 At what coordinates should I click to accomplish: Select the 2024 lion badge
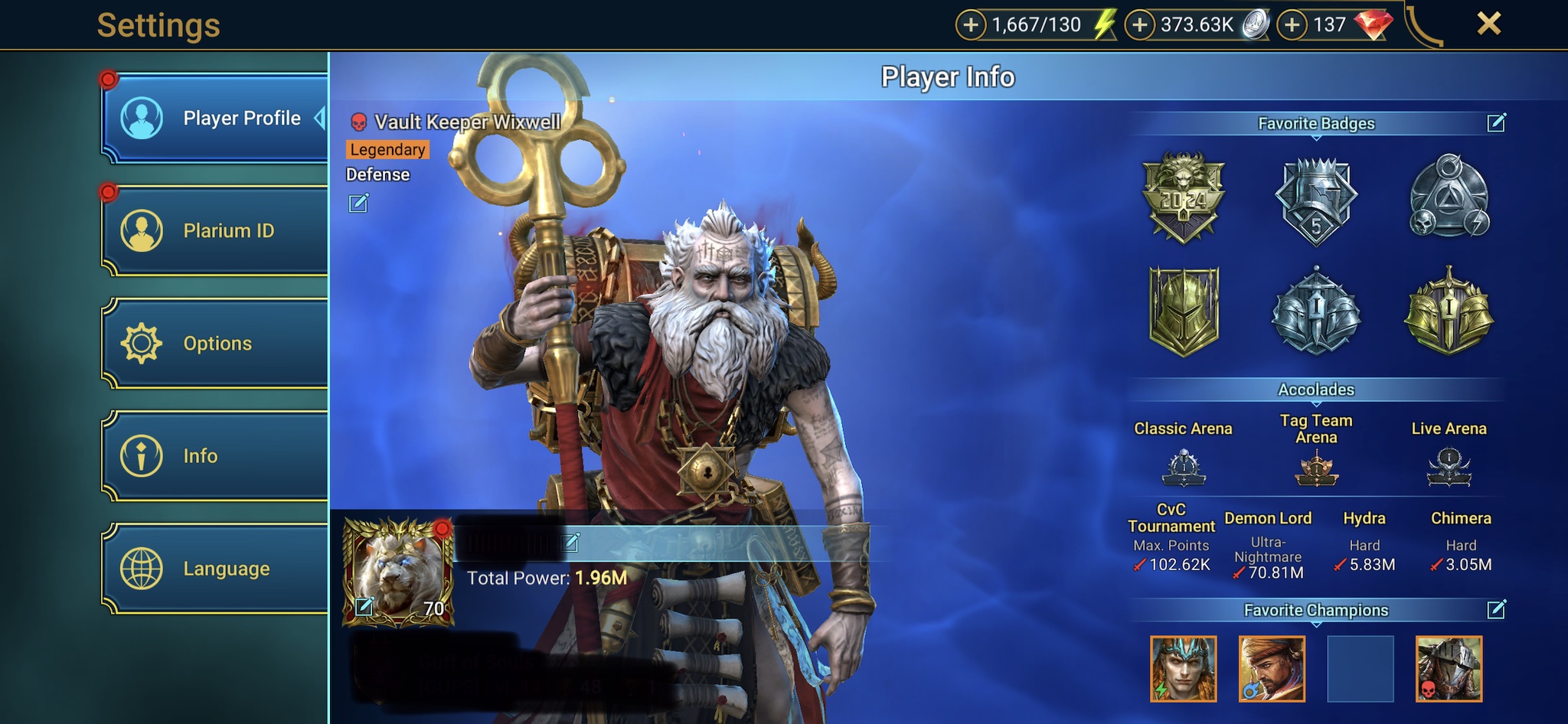click(x=1184, y=197)
